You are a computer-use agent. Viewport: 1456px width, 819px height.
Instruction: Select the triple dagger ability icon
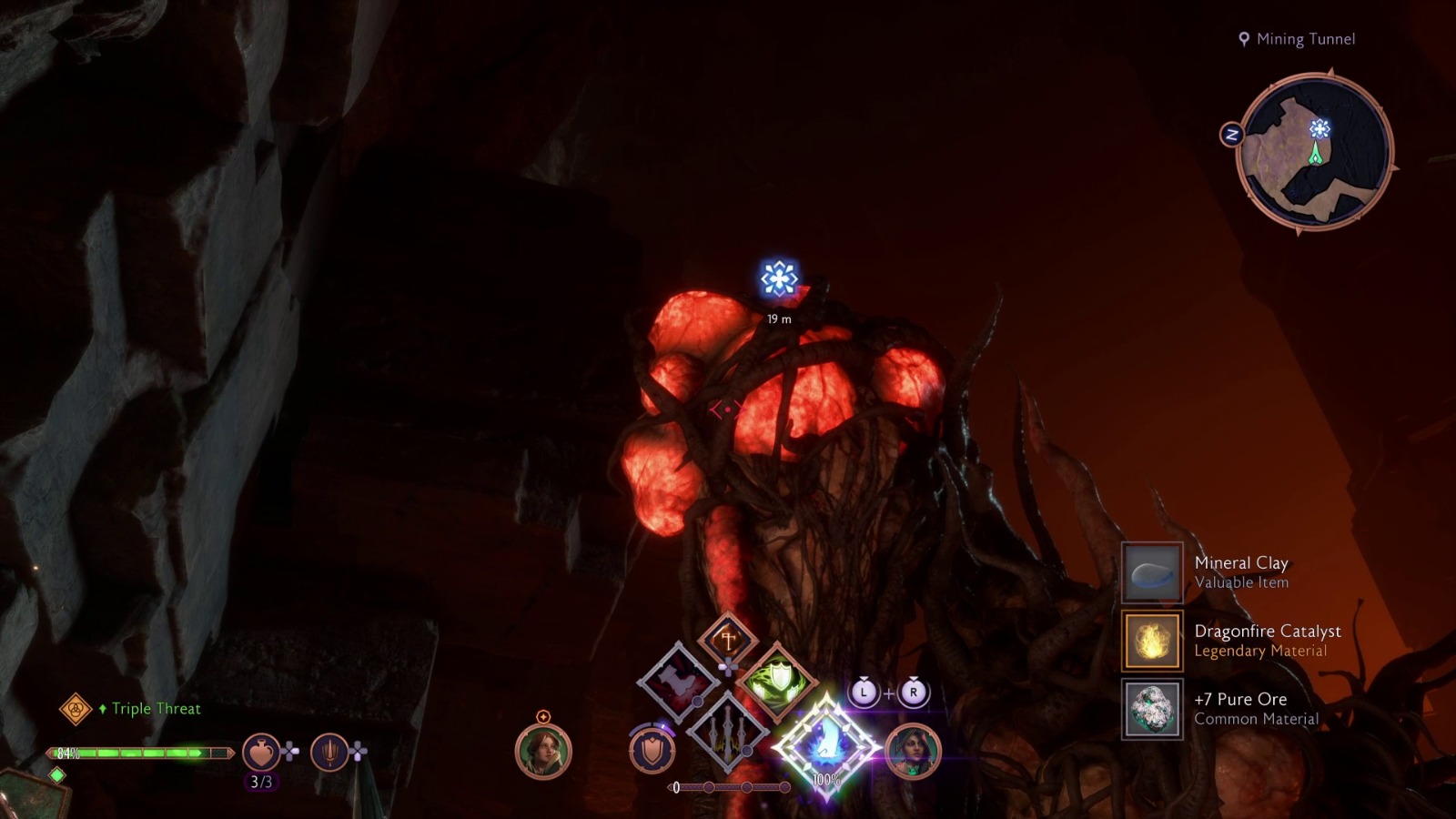(x=730, y=733)
